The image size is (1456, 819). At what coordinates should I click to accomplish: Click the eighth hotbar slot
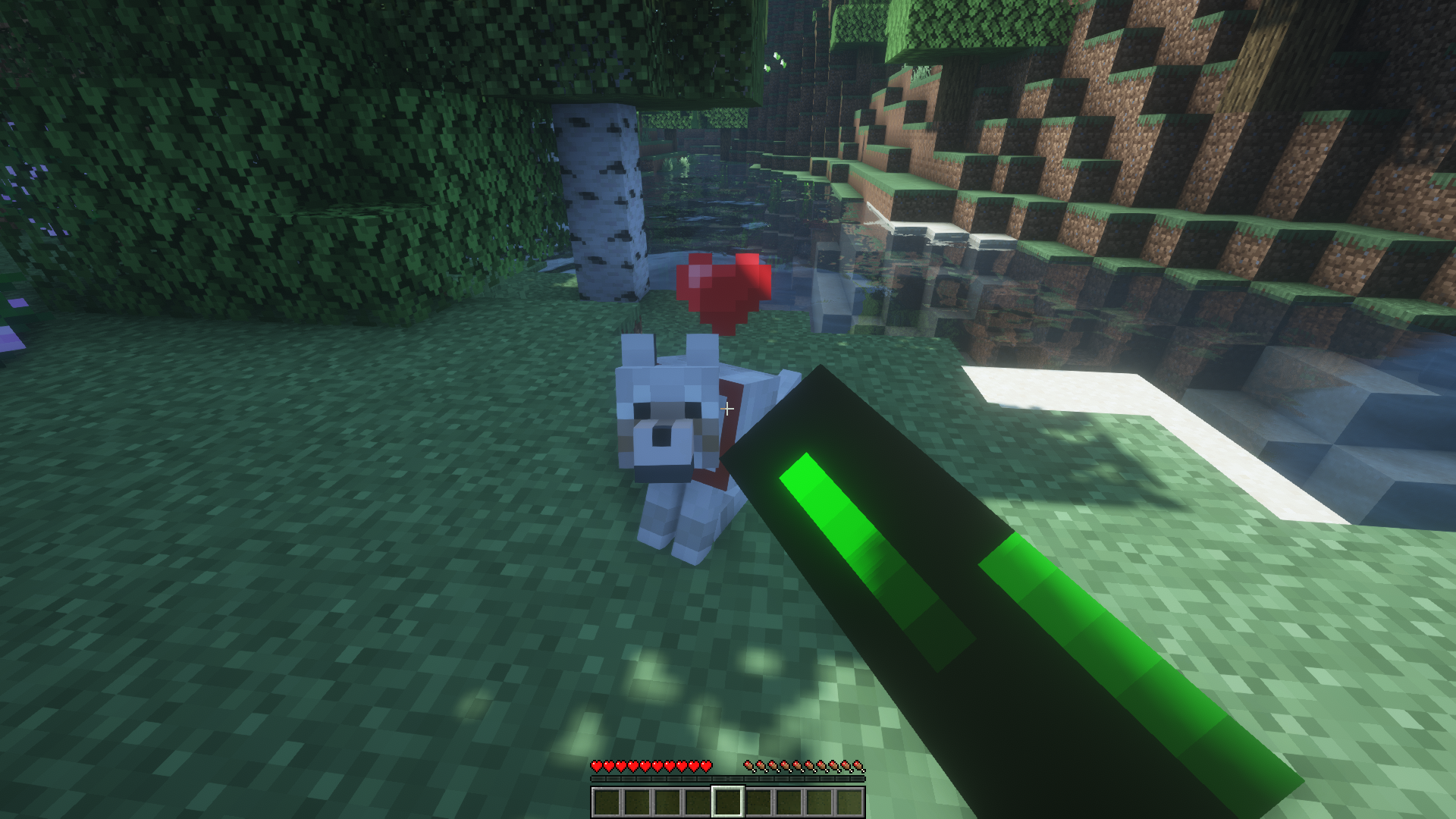coord(819,801)
